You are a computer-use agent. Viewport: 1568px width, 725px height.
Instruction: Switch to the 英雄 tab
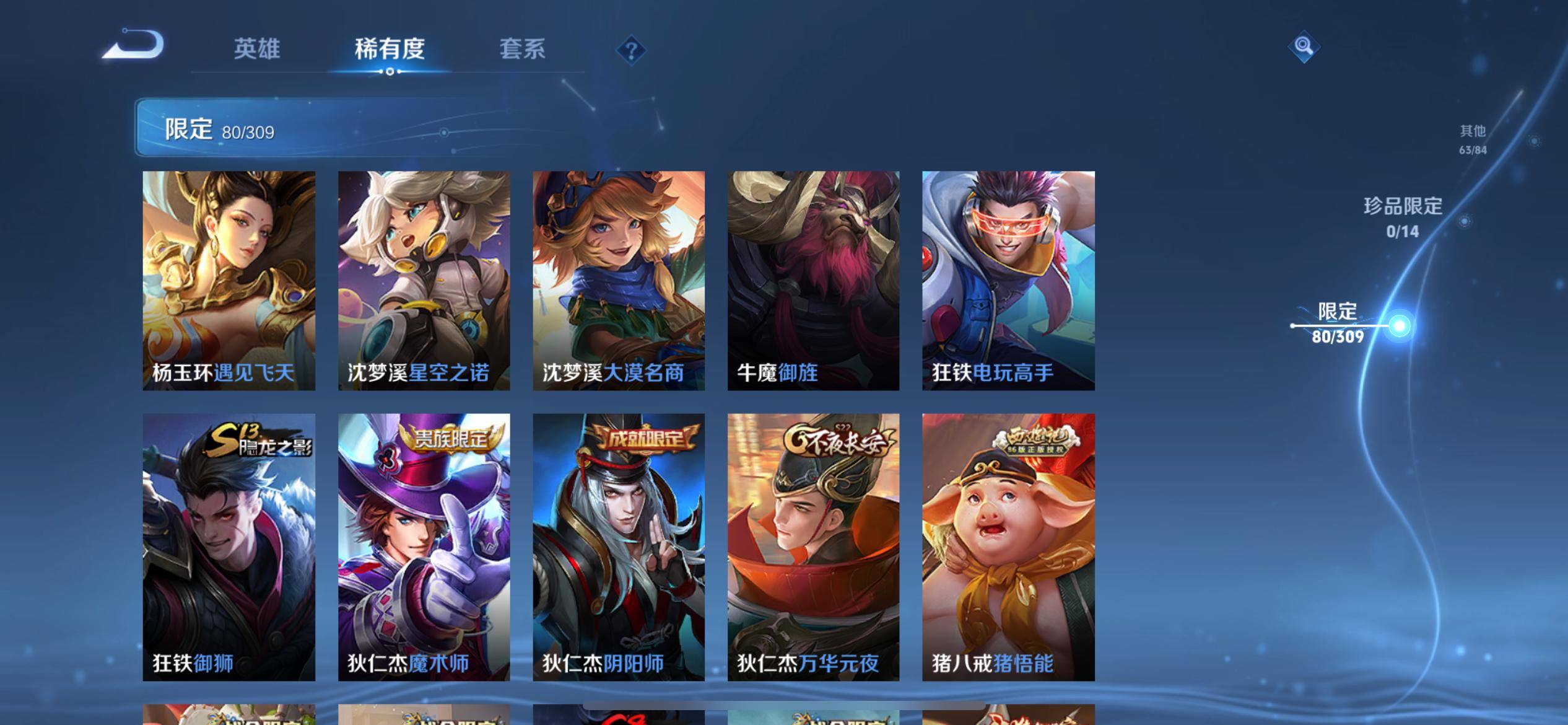coord(257,49)
